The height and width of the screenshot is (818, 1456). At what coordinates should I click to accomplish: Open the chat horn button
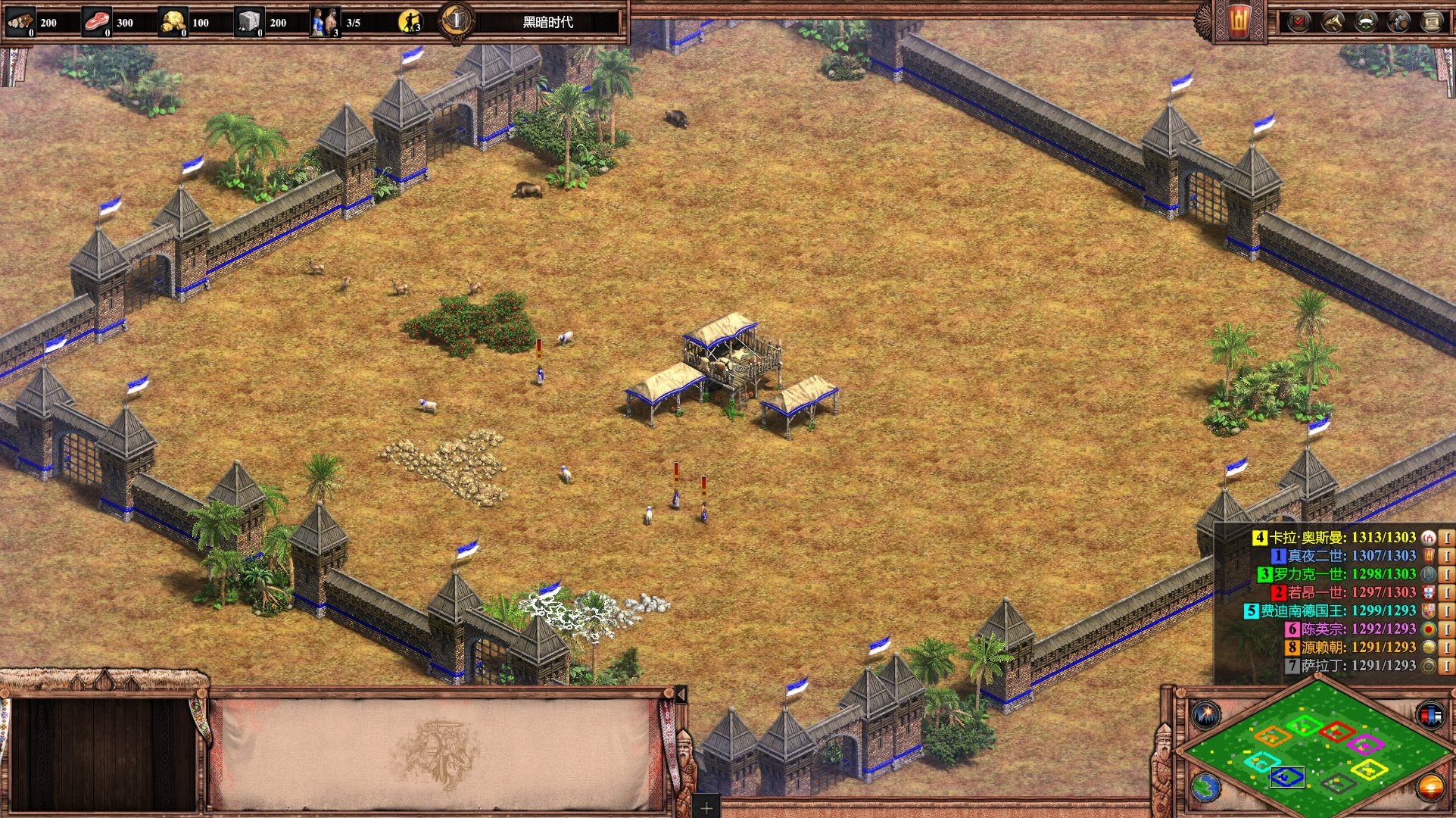pyautogui.click(x=1333, y=22)
